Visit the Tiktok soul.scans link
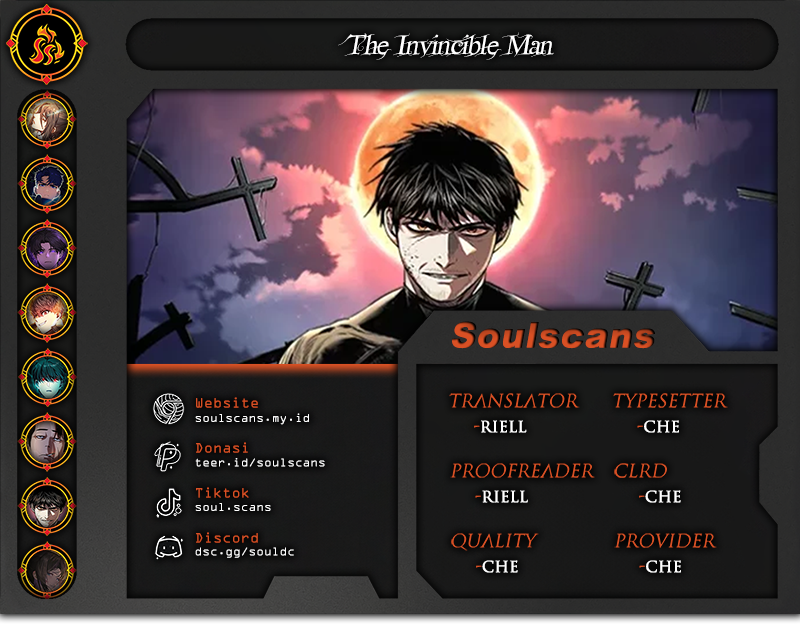 click(233, 507)
